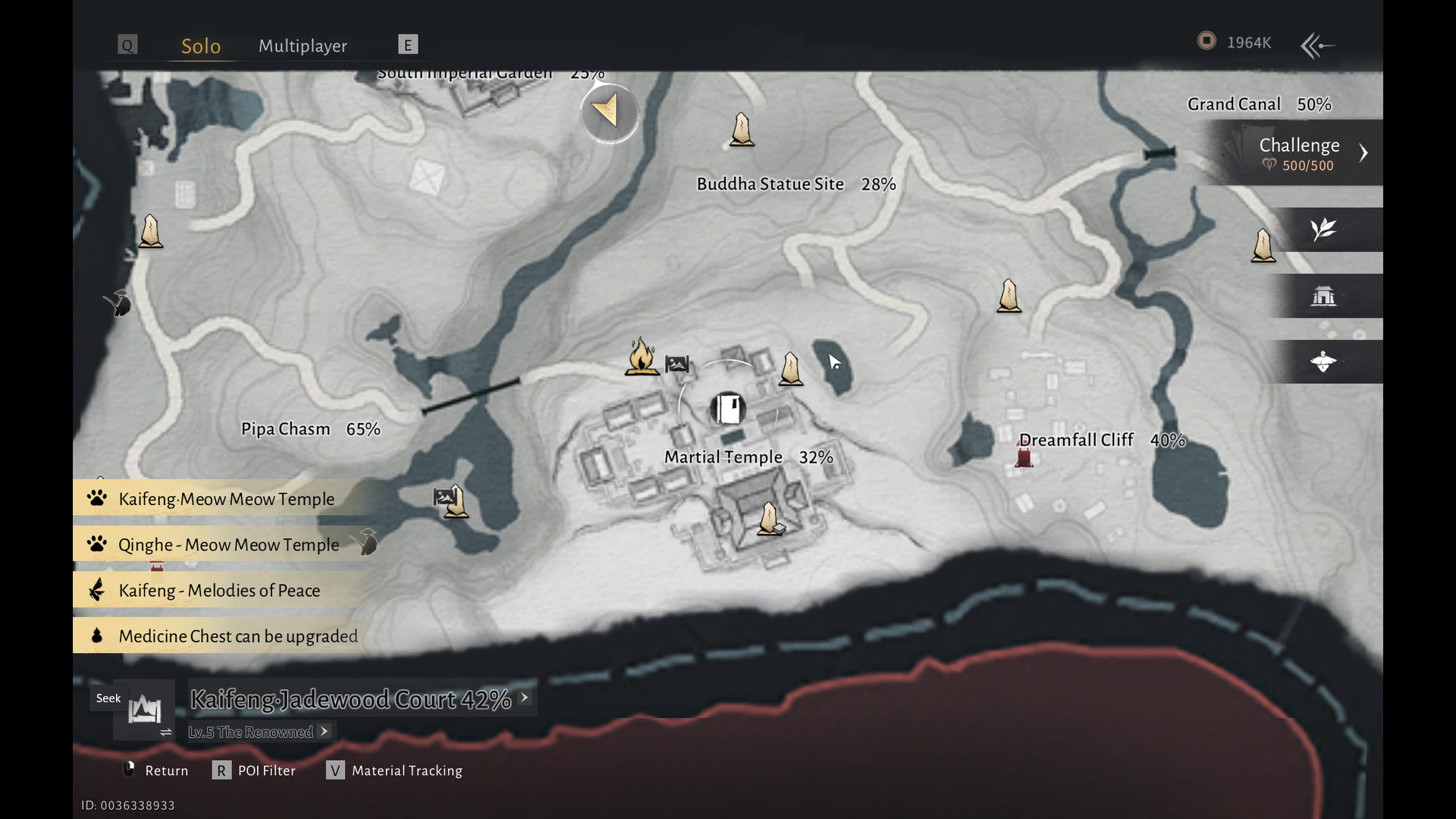
Task: Select the campfire marker near Martial Temple
Action: click(x=641, y=356)
